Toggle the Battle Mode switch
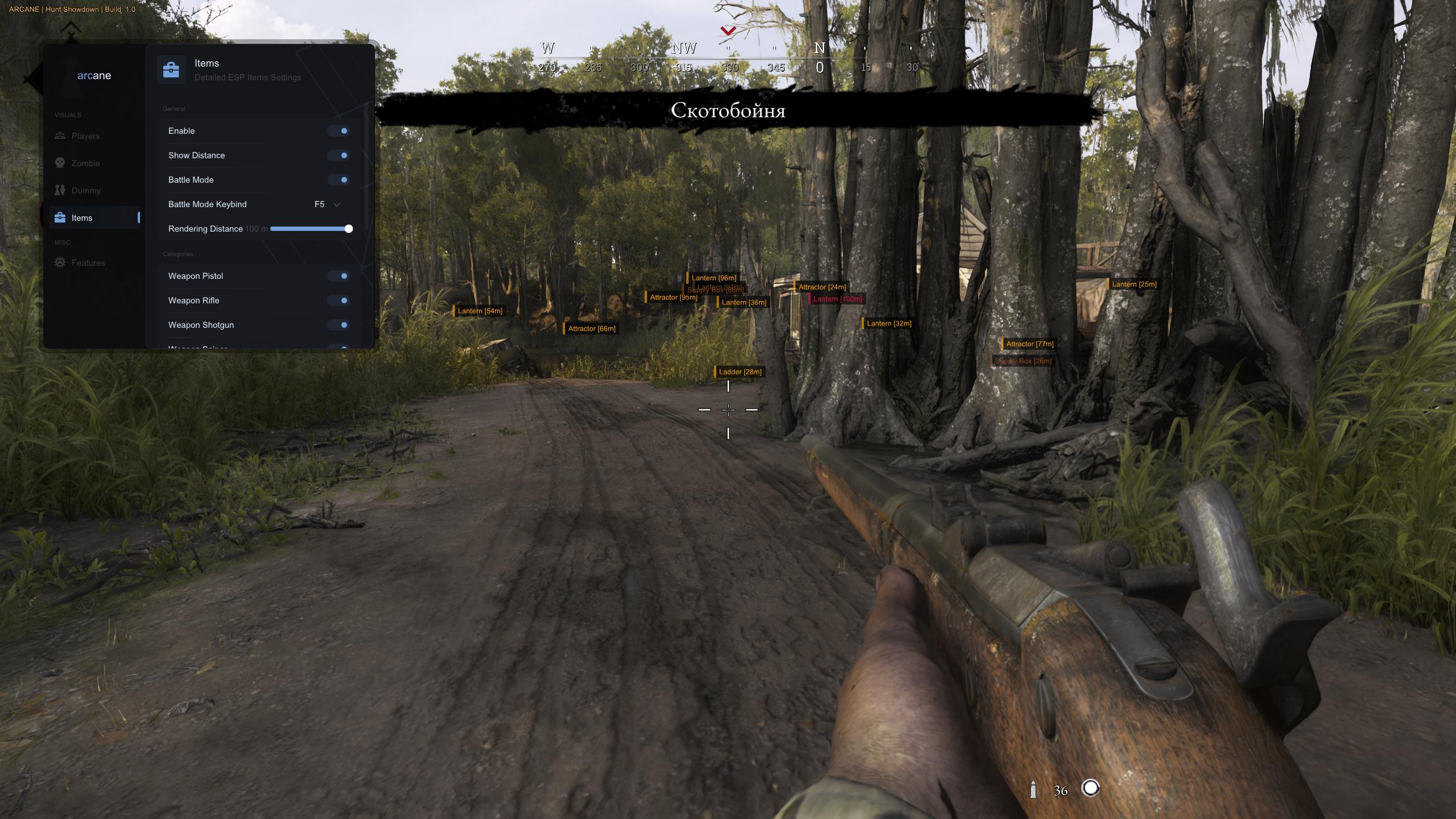Viewport: 1456px width, 819px height. pos(339,180)
